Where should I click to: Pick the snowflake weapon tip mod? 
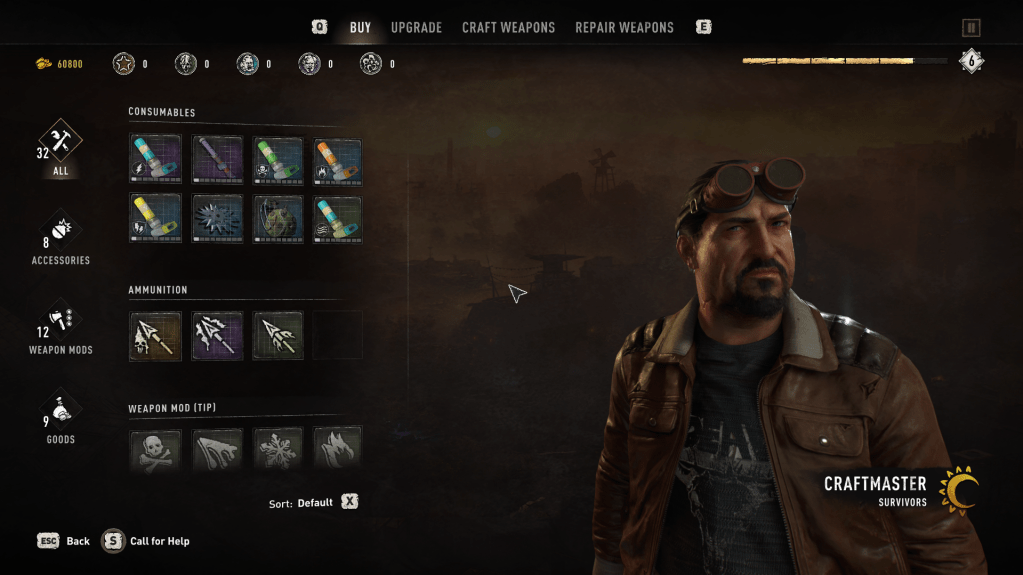(278, 450)
